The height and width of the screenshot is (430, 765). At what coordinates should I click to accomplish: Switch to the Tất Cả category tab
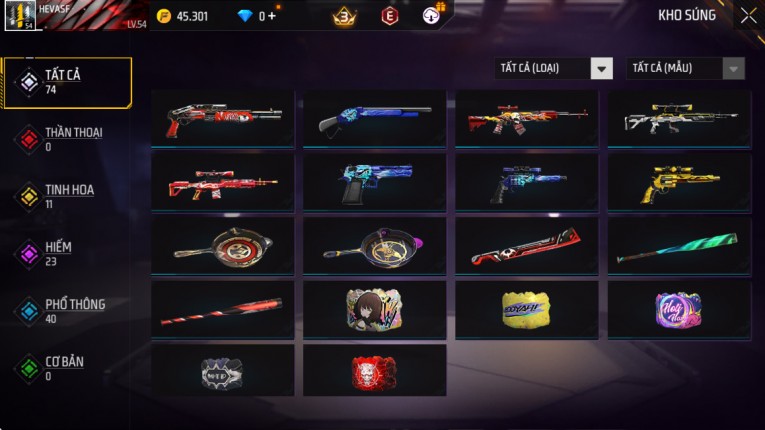click(x=68, y=82)
